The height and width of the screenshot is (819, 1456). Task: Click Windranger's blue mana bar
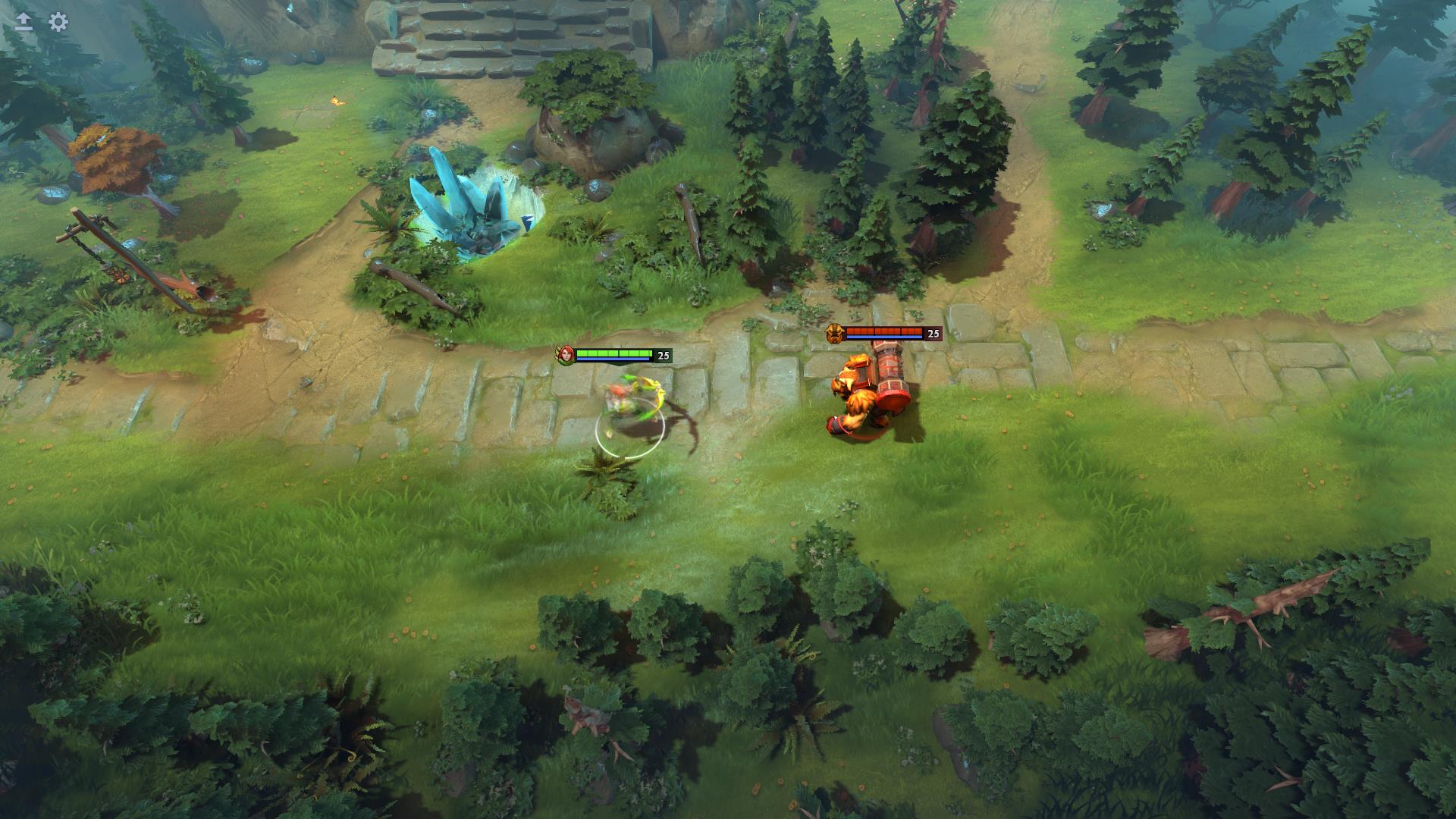[613, 359]
